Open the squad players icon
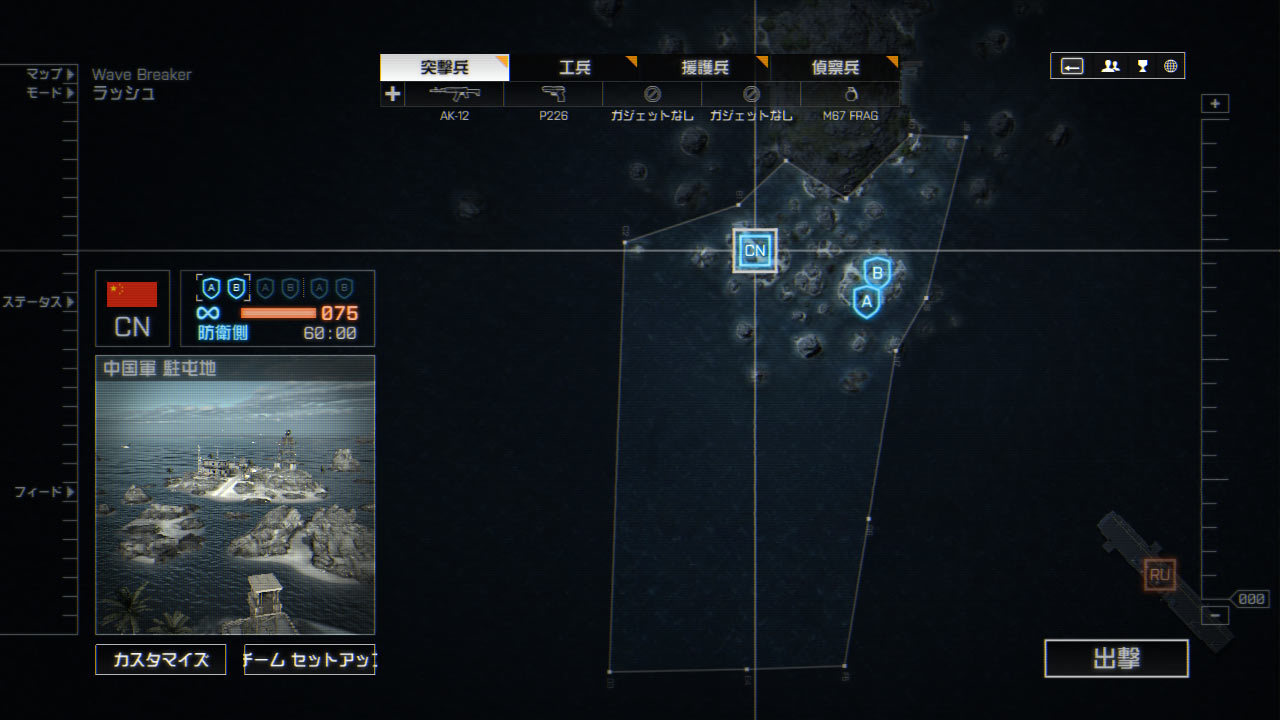This screenshot has width=1280, height=720. click(1110, 66)
